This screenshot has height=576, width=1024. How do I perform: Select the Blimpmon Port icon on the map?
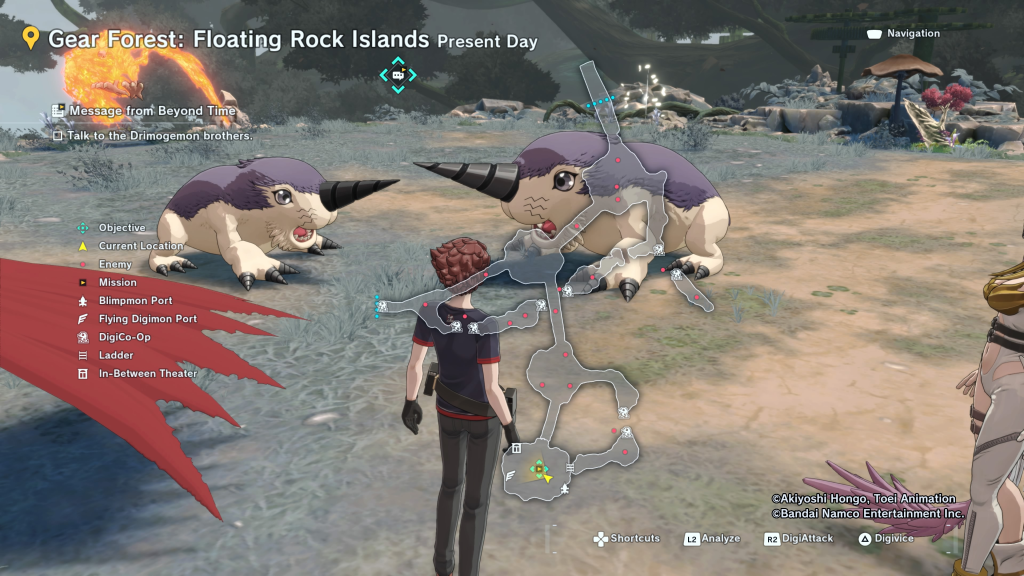point(566,489)
